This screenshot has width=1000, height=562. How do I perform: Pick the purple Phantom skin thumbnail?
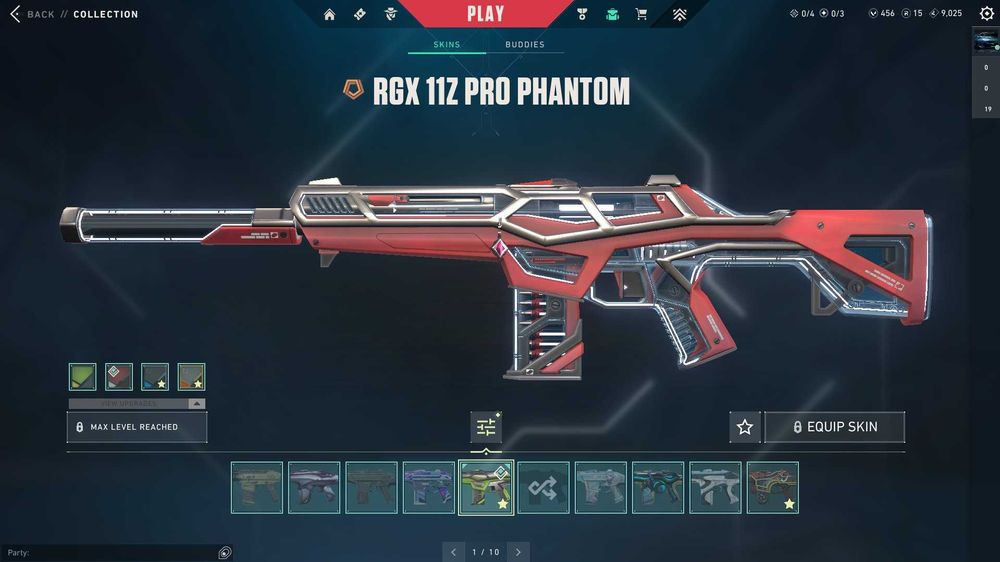[428, 487]
